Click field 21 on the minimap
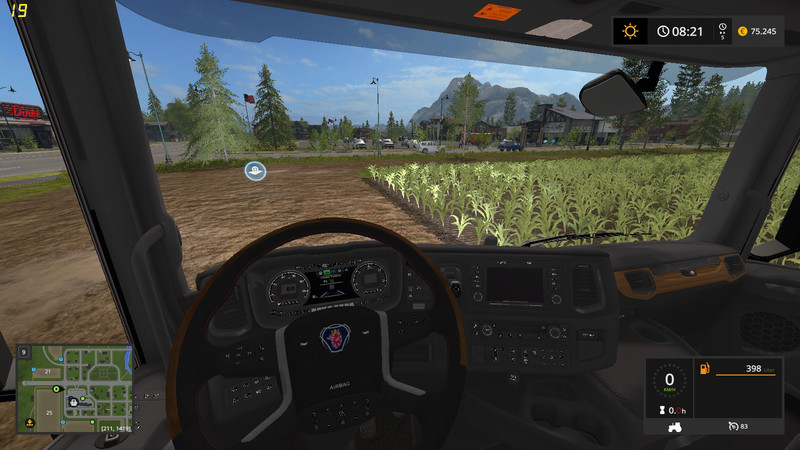 click(x=46, y=371)
